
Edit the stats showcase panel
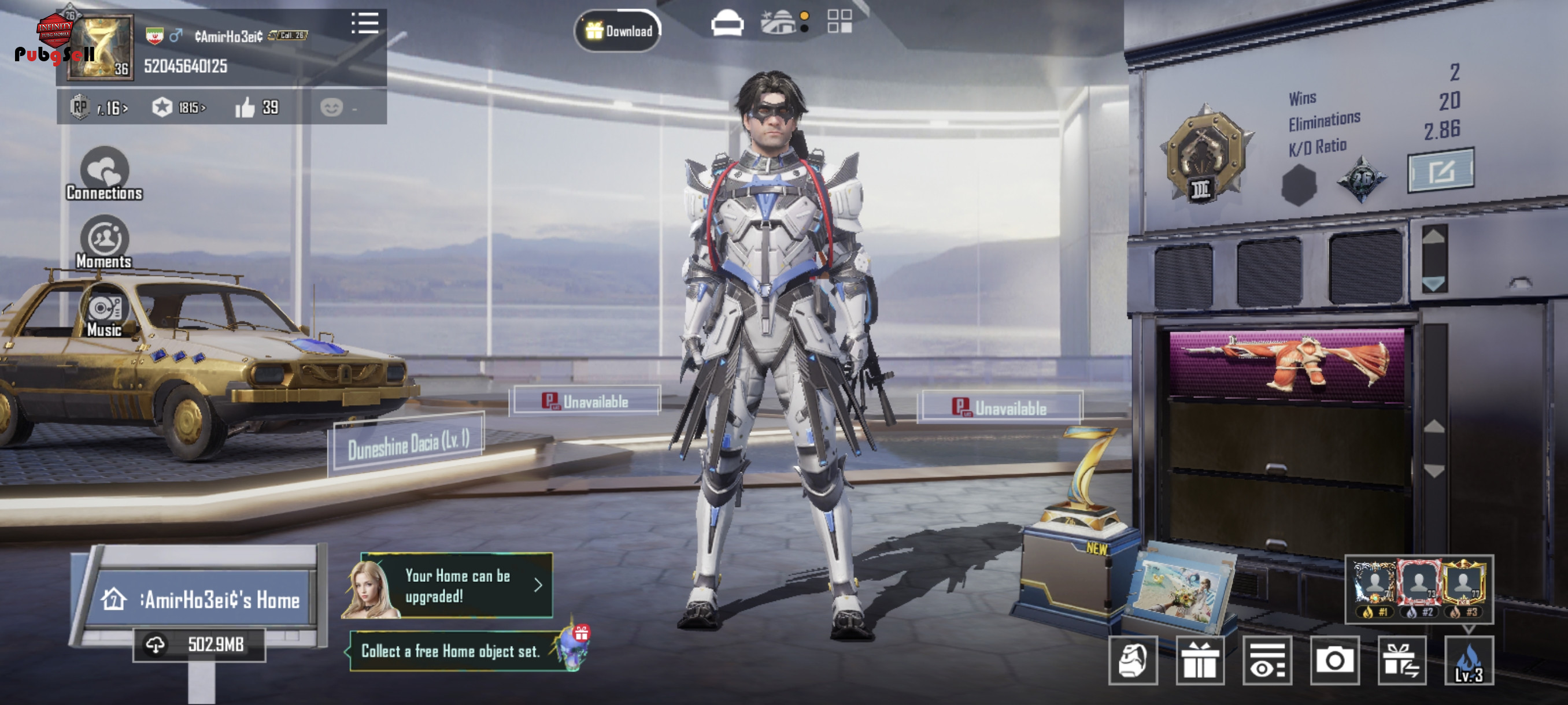1440,170
